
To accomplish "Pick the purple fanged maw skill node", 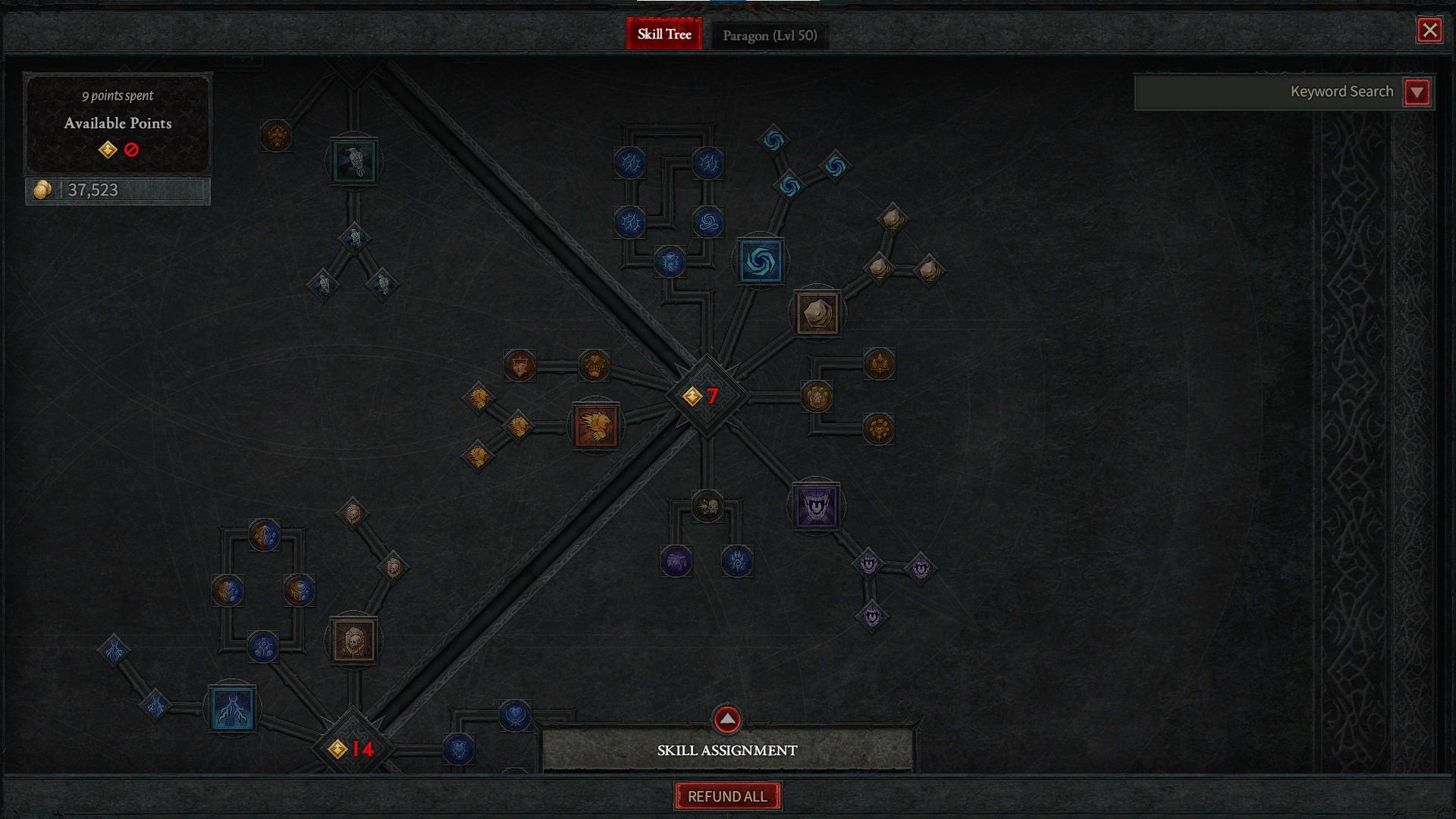I will (816, 507).
